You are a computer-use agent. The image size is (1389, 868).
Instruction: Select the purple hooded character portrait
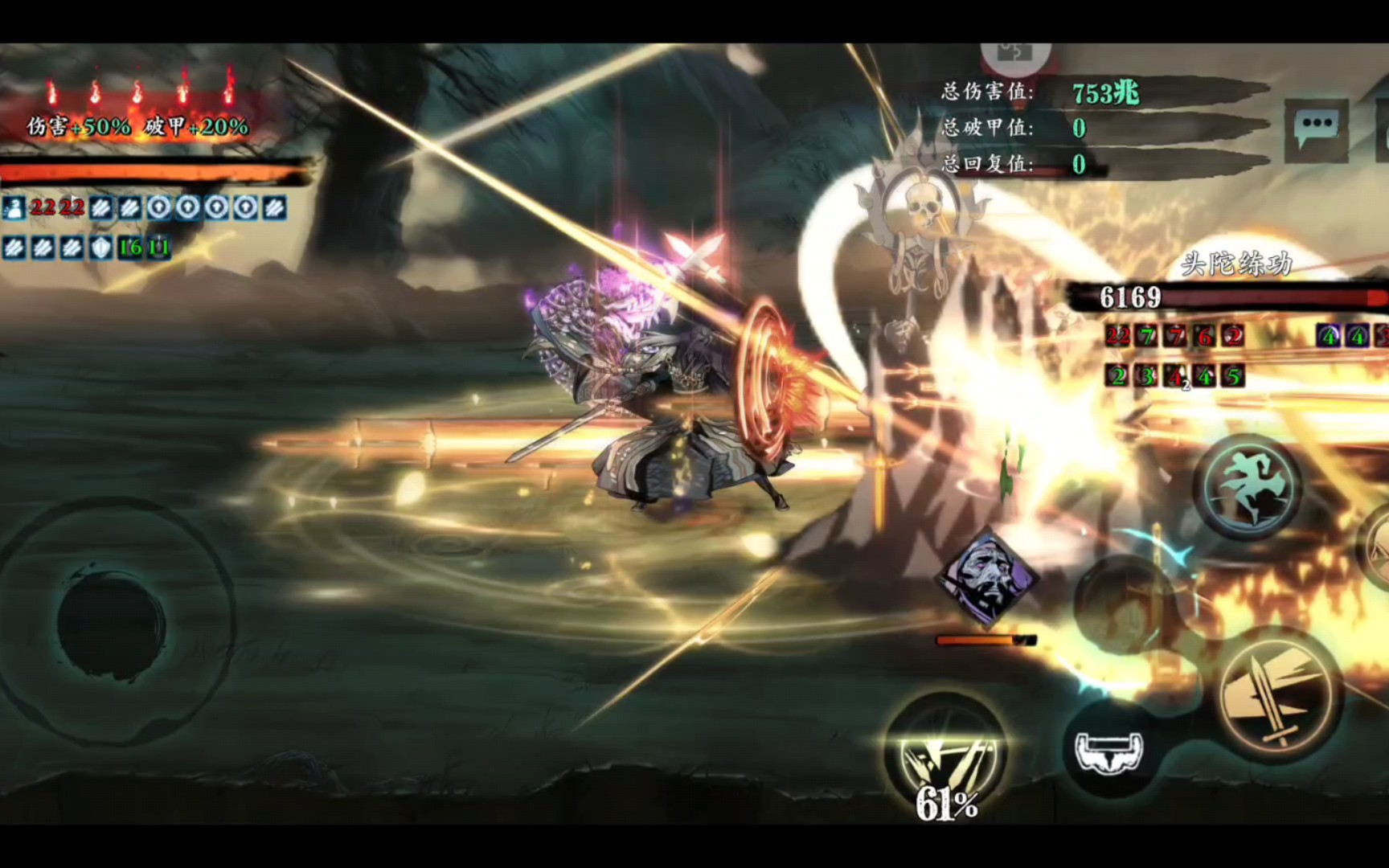pos(987,575)
